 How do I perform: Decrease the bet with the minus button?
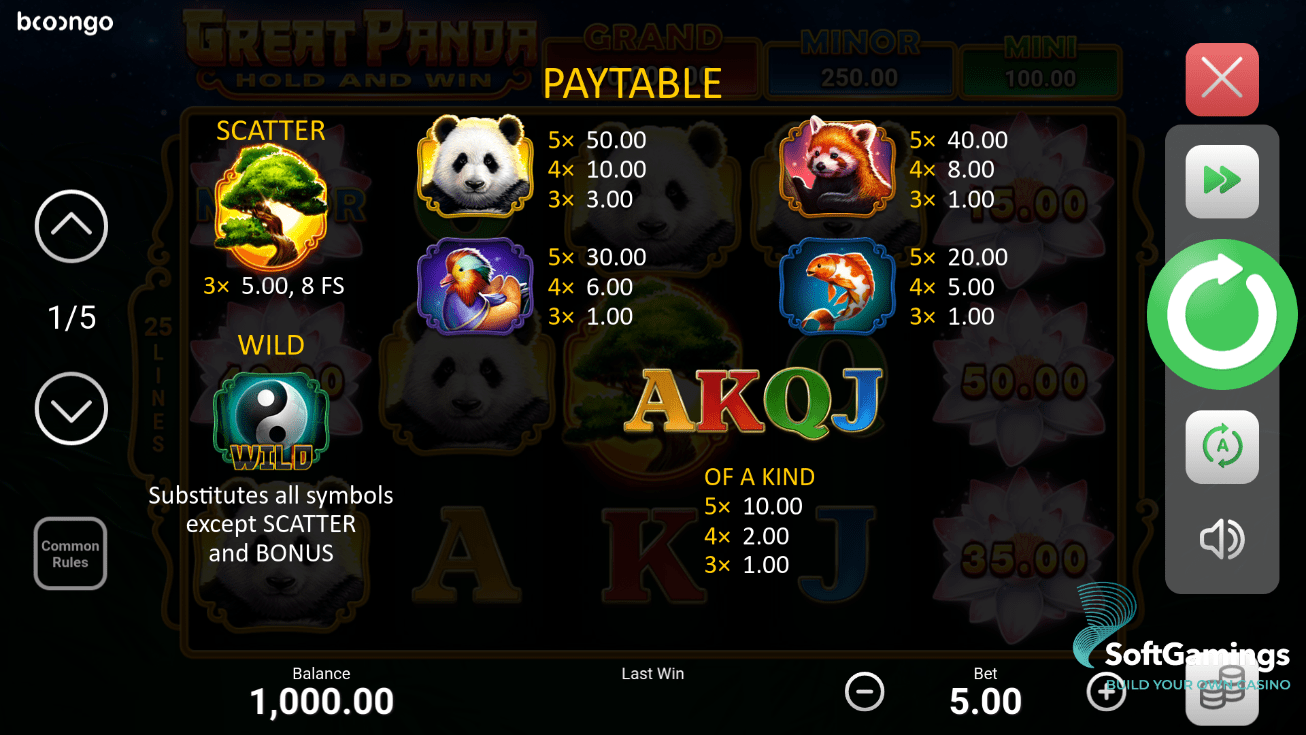[864, 691]
